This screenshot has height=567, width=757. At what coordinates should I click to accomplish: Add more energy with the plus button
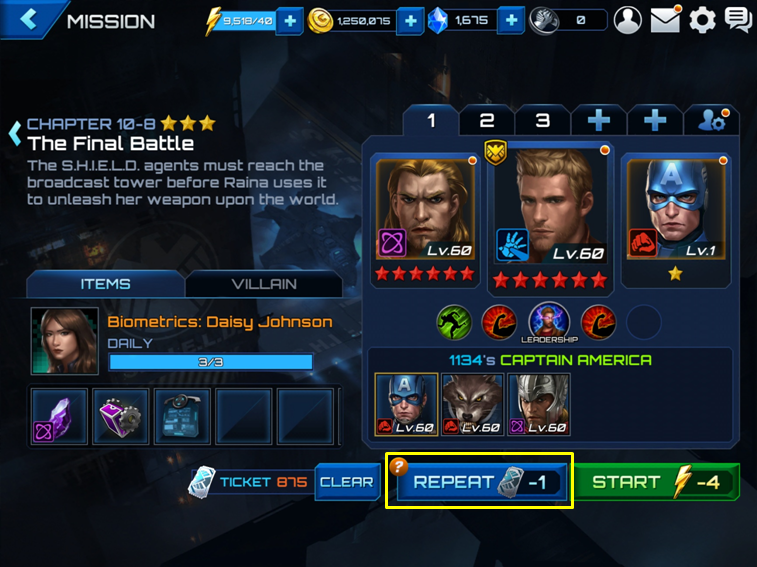coord(289,20)
